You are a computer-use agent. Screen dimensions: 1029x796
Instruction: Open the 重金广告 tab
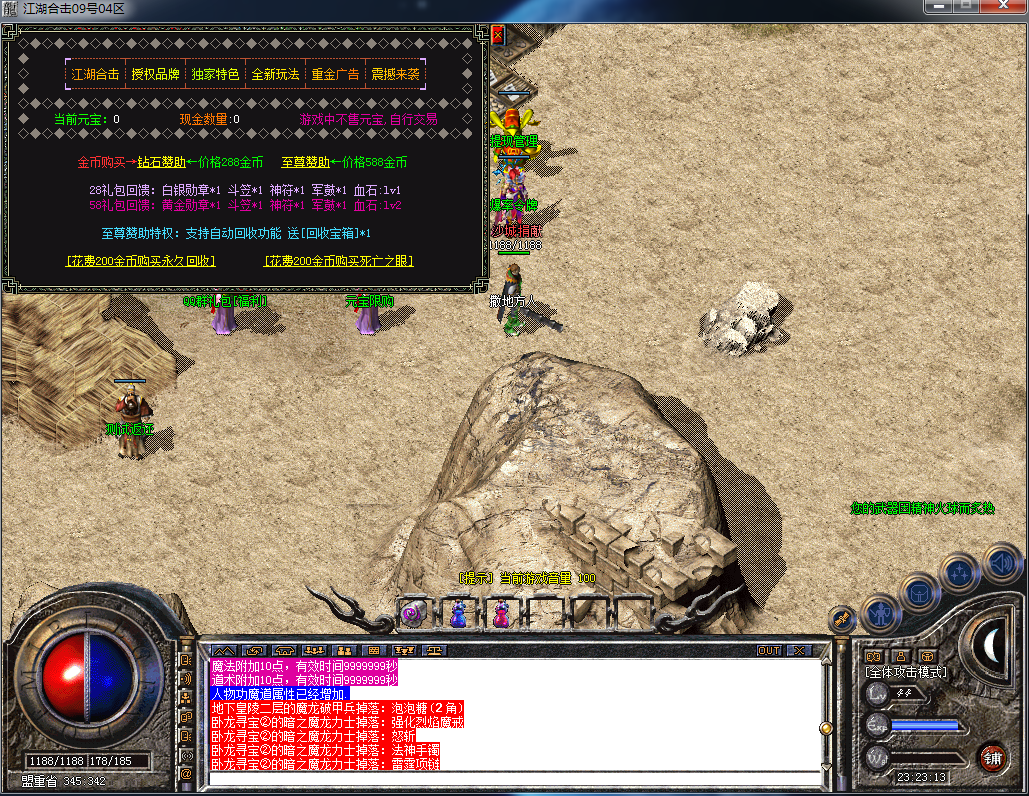[x=335, y=74]
